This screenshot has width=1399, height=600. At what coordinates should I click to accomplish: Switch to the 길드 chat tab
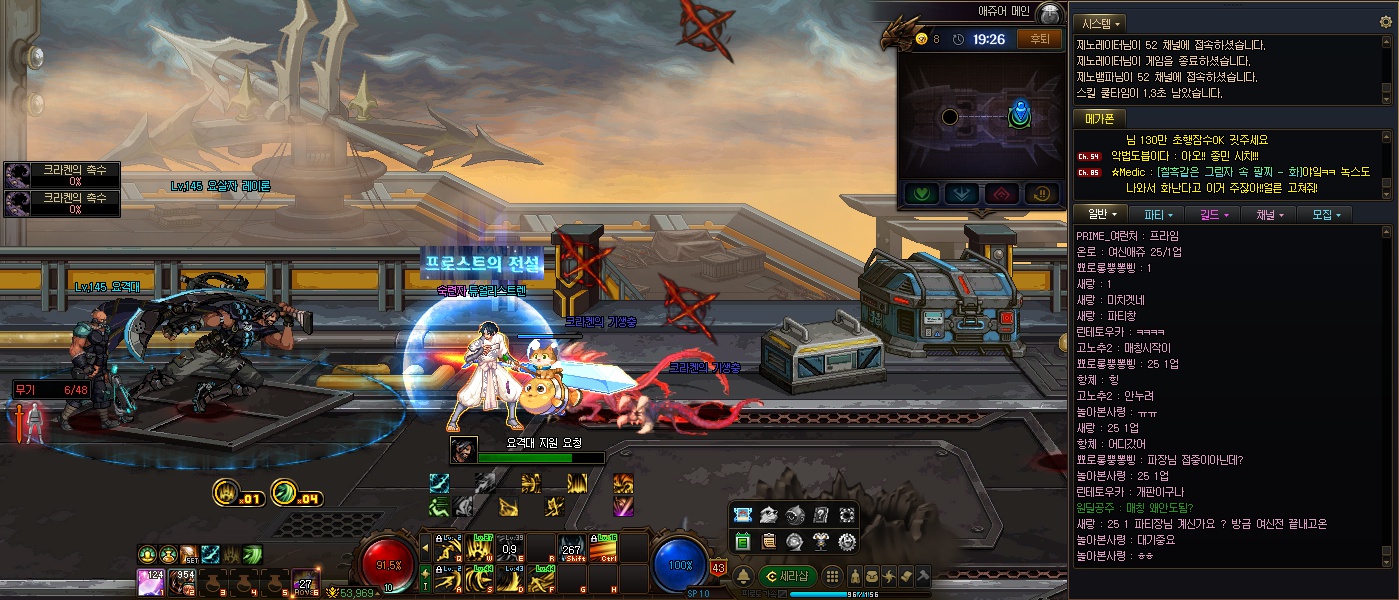[1211, 214]
